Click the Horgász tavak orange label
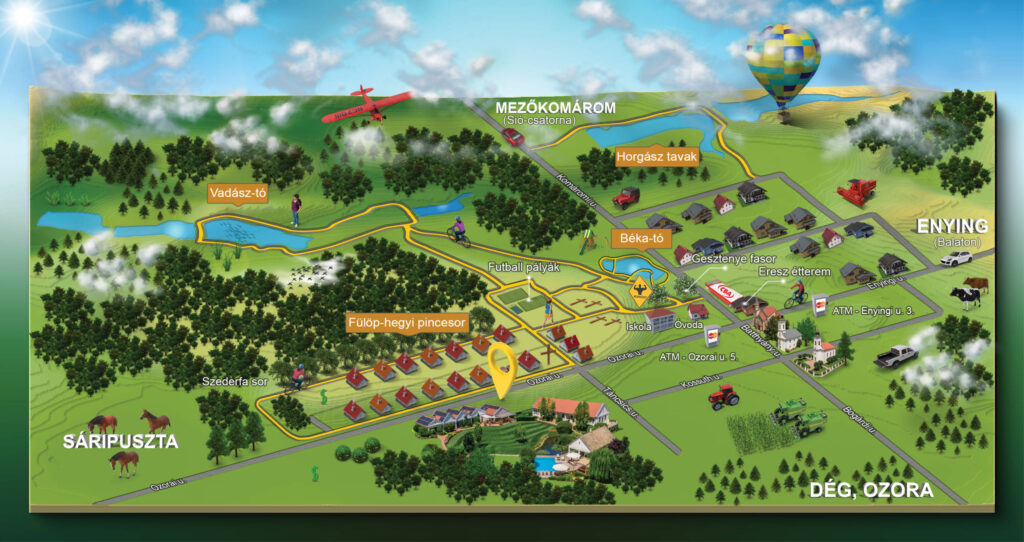Image resolution: width=1024 pixels, height=542 pixels. pyautogui.click(x=655, y=157)
